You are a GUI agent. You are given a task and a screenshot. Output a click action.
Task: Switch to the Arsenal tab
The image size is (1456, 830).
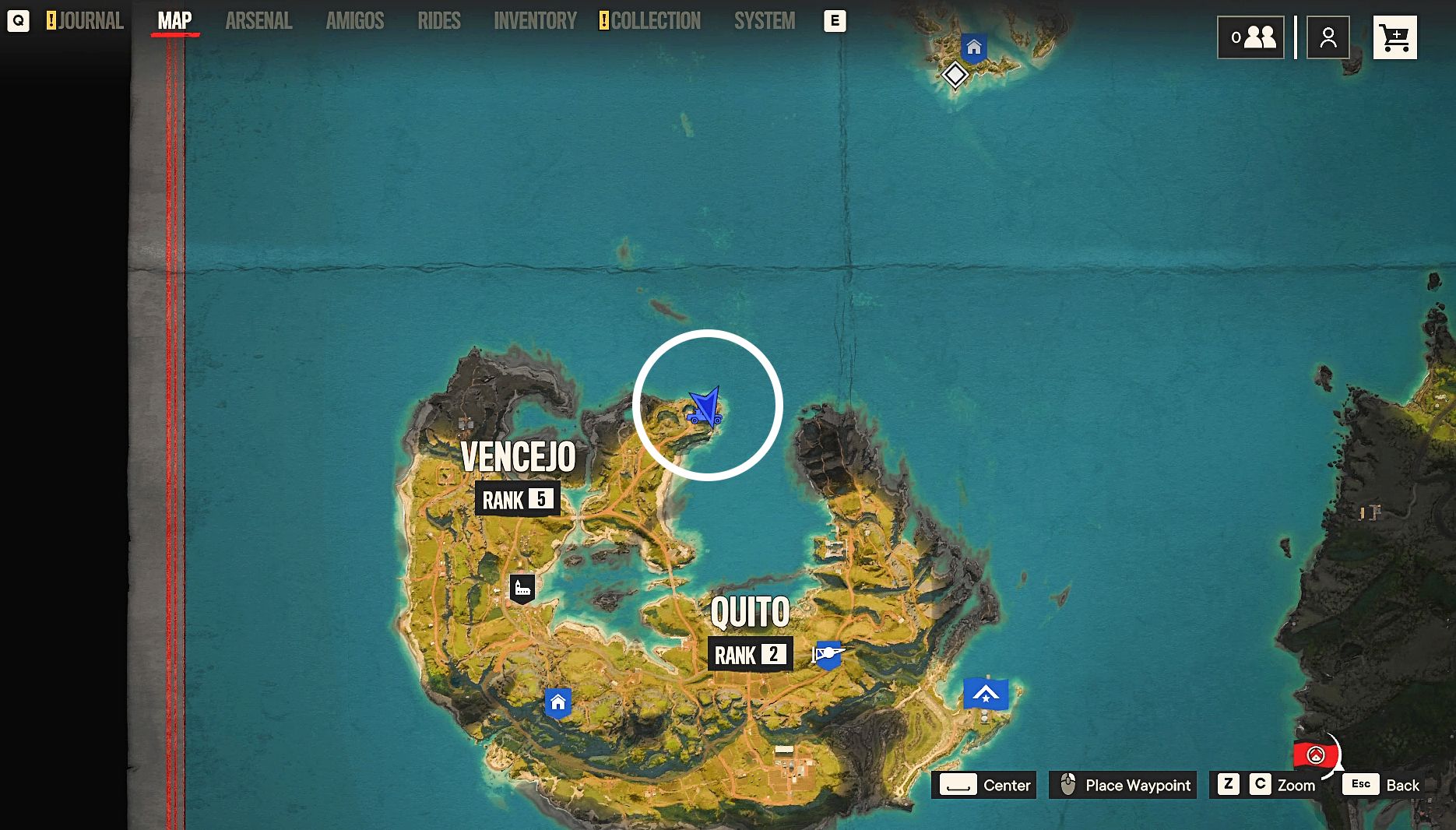click(x=258, y=21)
